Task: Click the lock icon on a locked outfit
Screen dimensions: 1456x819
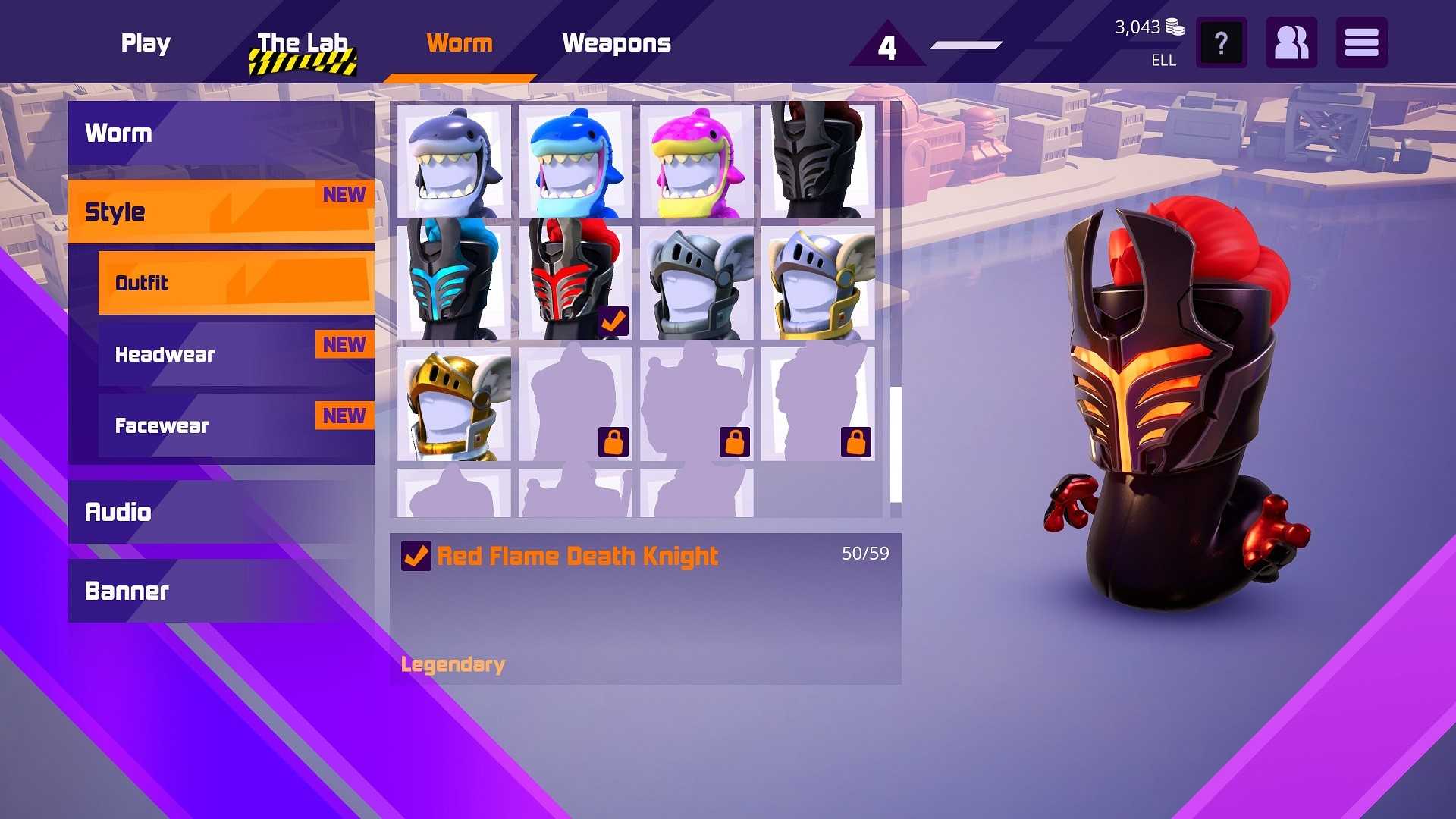Action: 612,442
